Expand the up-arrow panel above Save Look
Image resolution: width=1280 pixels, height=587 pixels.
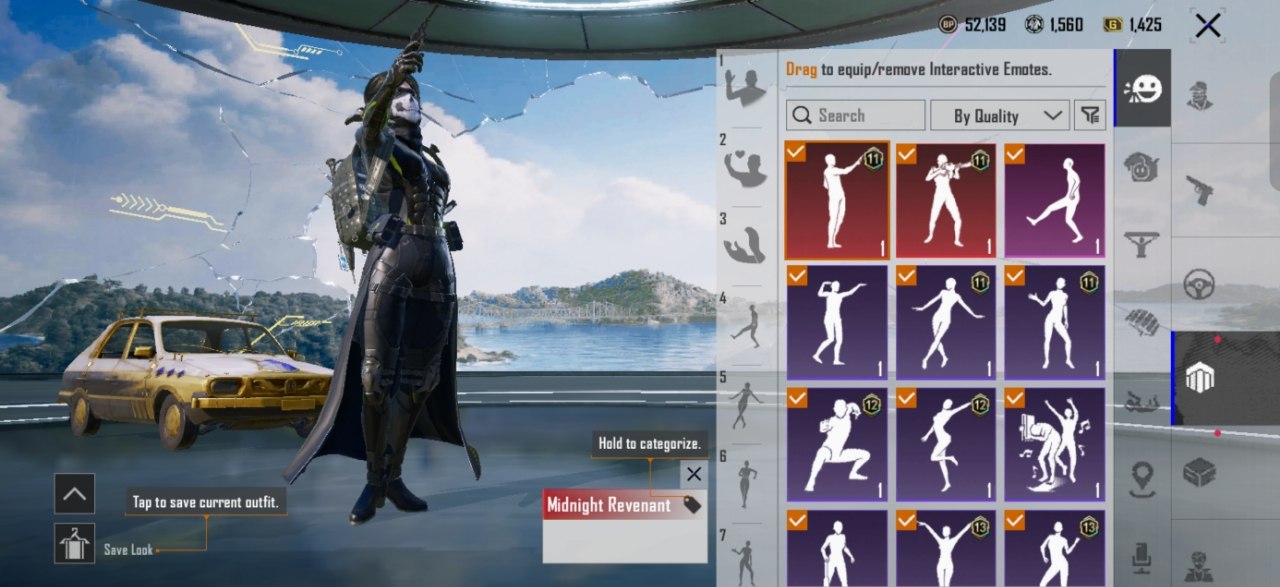tap(75, 493)
